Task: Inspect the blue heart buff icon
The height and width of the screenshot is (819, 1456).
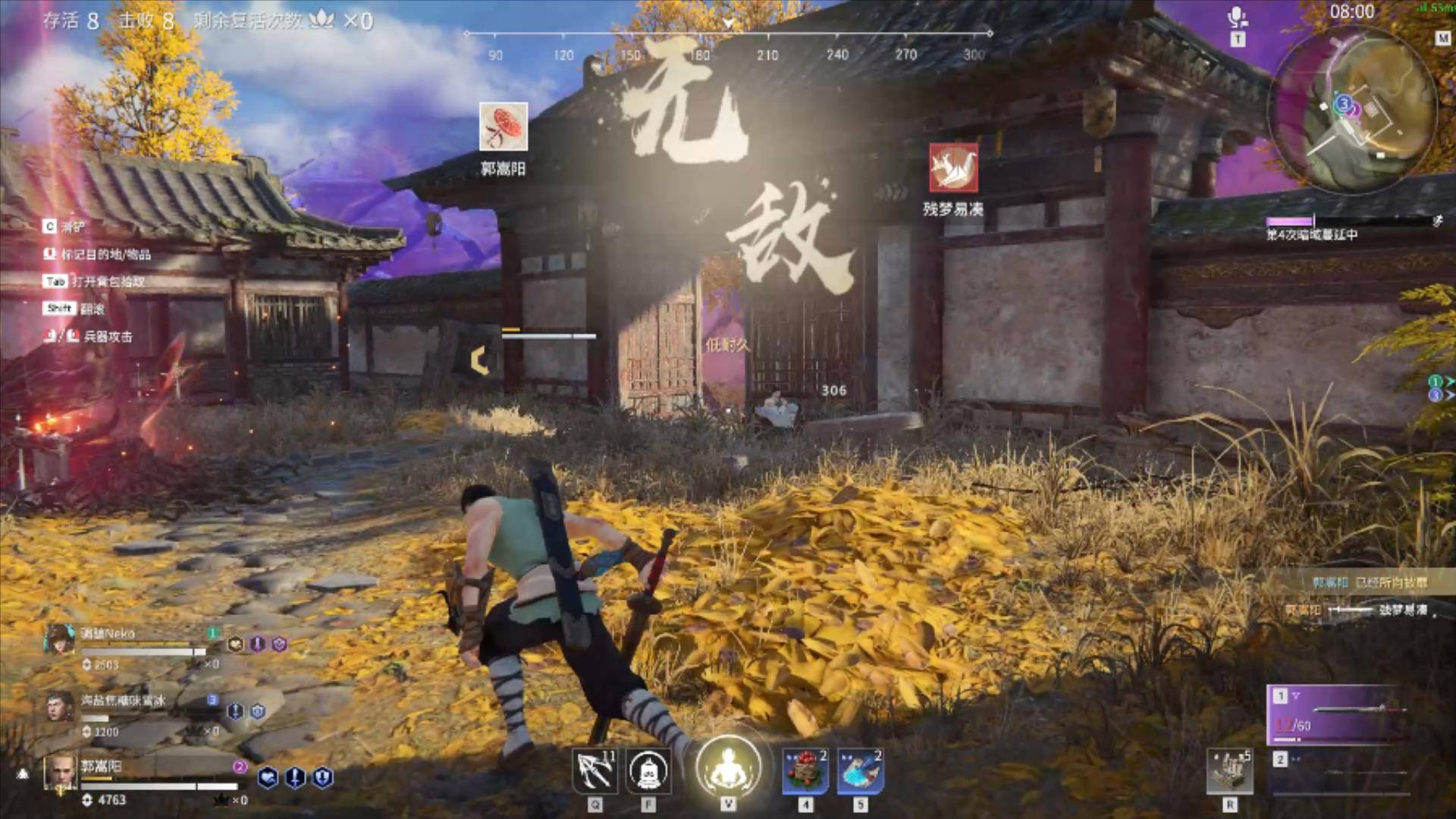Action: (267, 777)
